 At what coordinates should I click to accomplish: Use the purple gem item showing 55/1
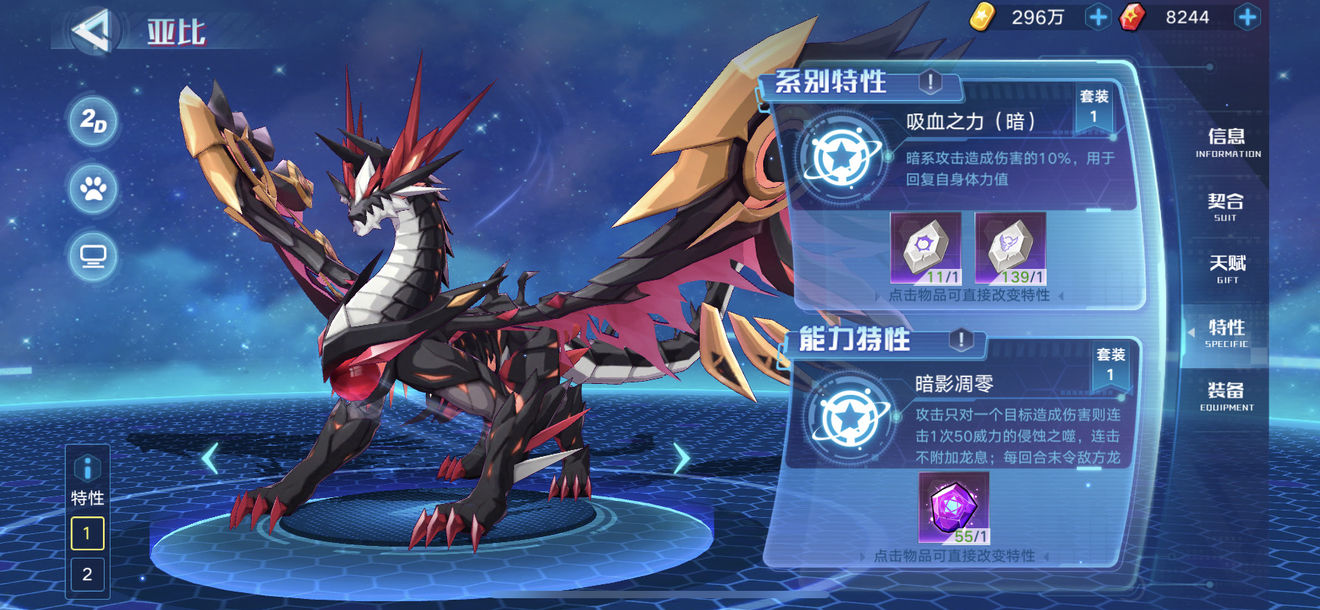pos(953,507)
